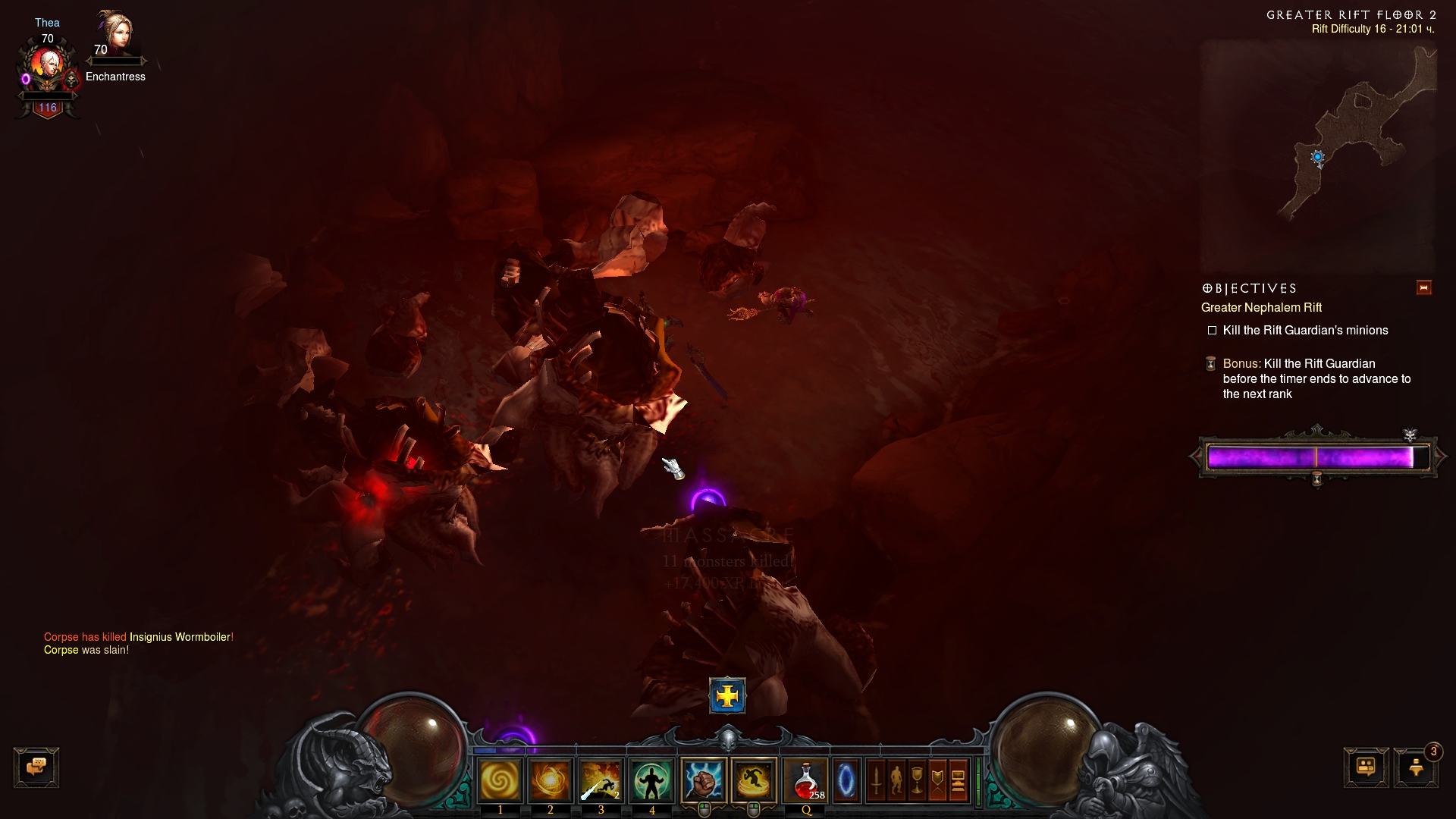Open the game menu computer icon
Viewport: 1456px width, 819px height.
click(958, 780)
